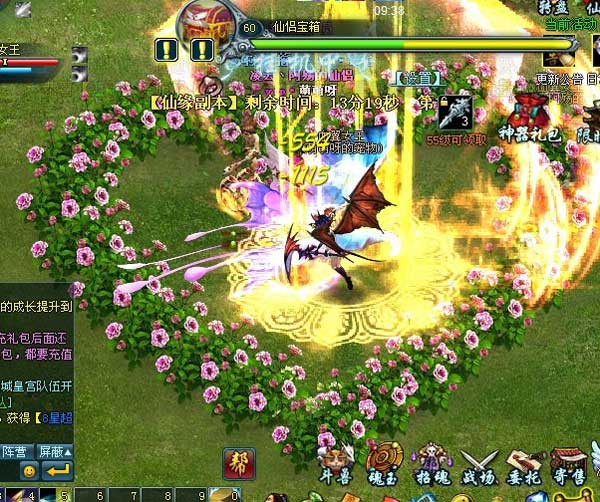Open the 寄售 consignment shop
This screenshot has width=600, height=502.
(x=570, y=464)
